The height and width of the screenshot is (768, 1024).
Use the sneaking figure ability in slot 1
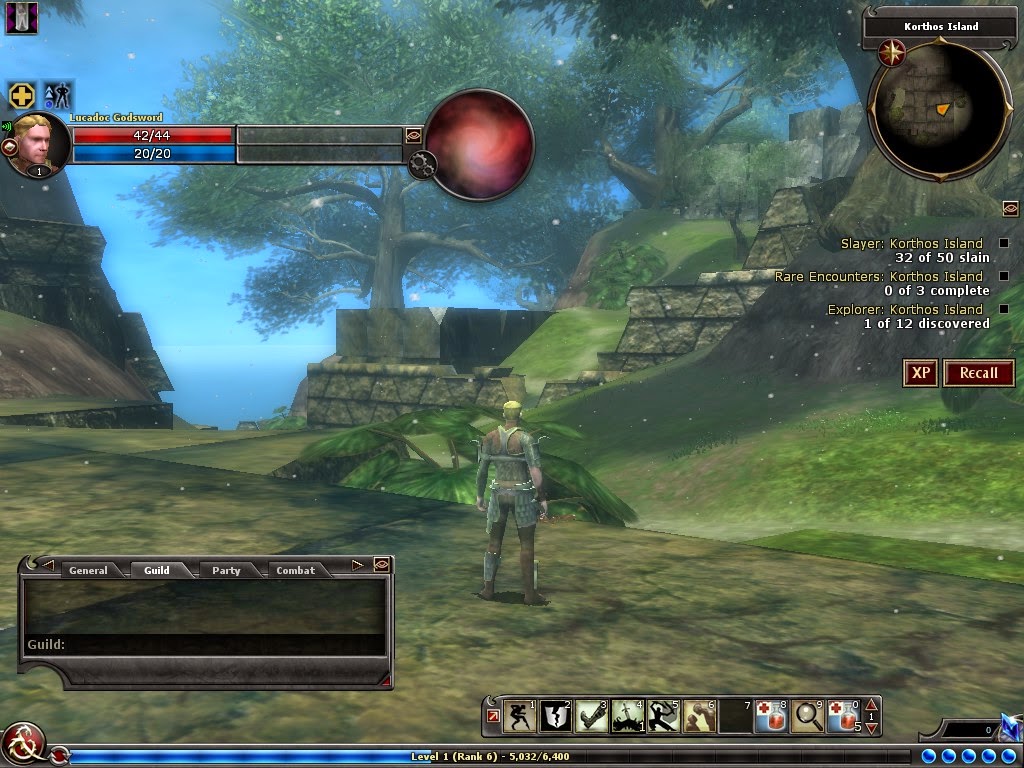point(520,716)
